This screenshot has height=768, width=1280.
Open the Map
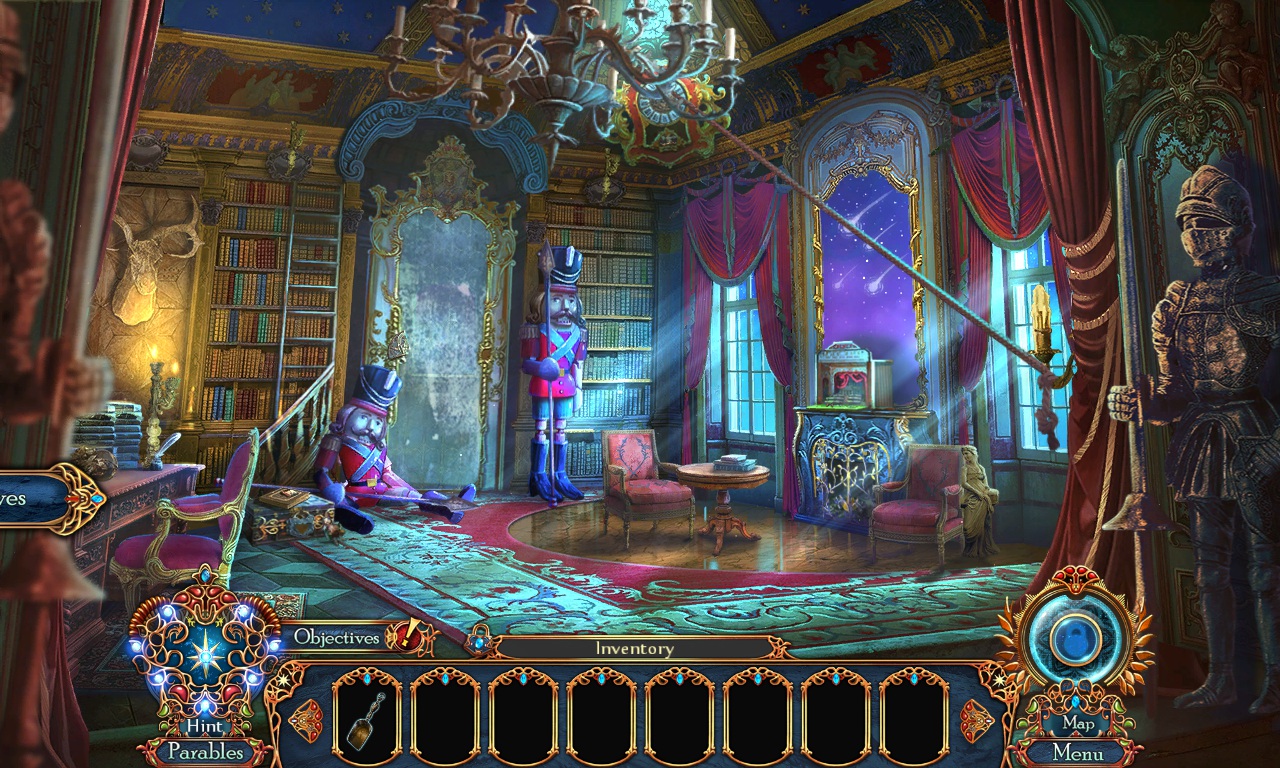[1078, 722]
